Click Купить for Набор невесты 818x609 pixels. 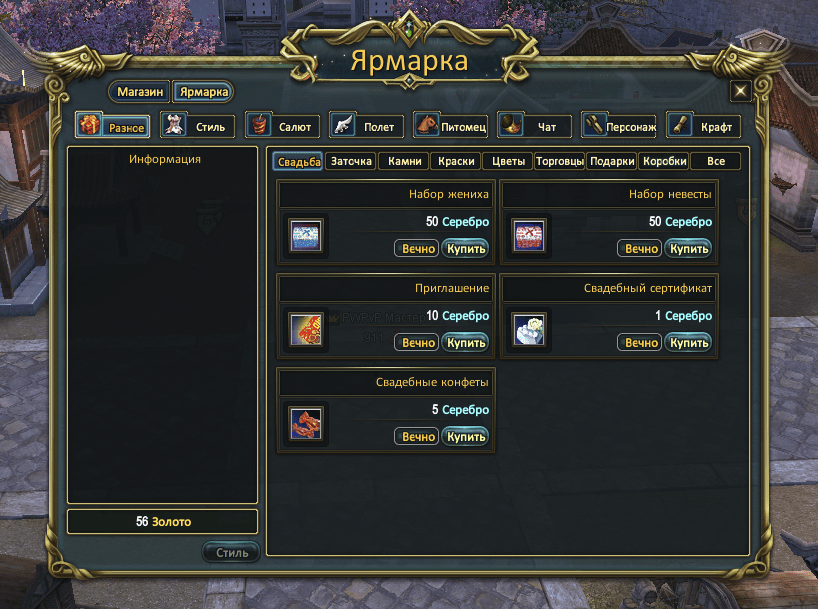coord(689,249)
